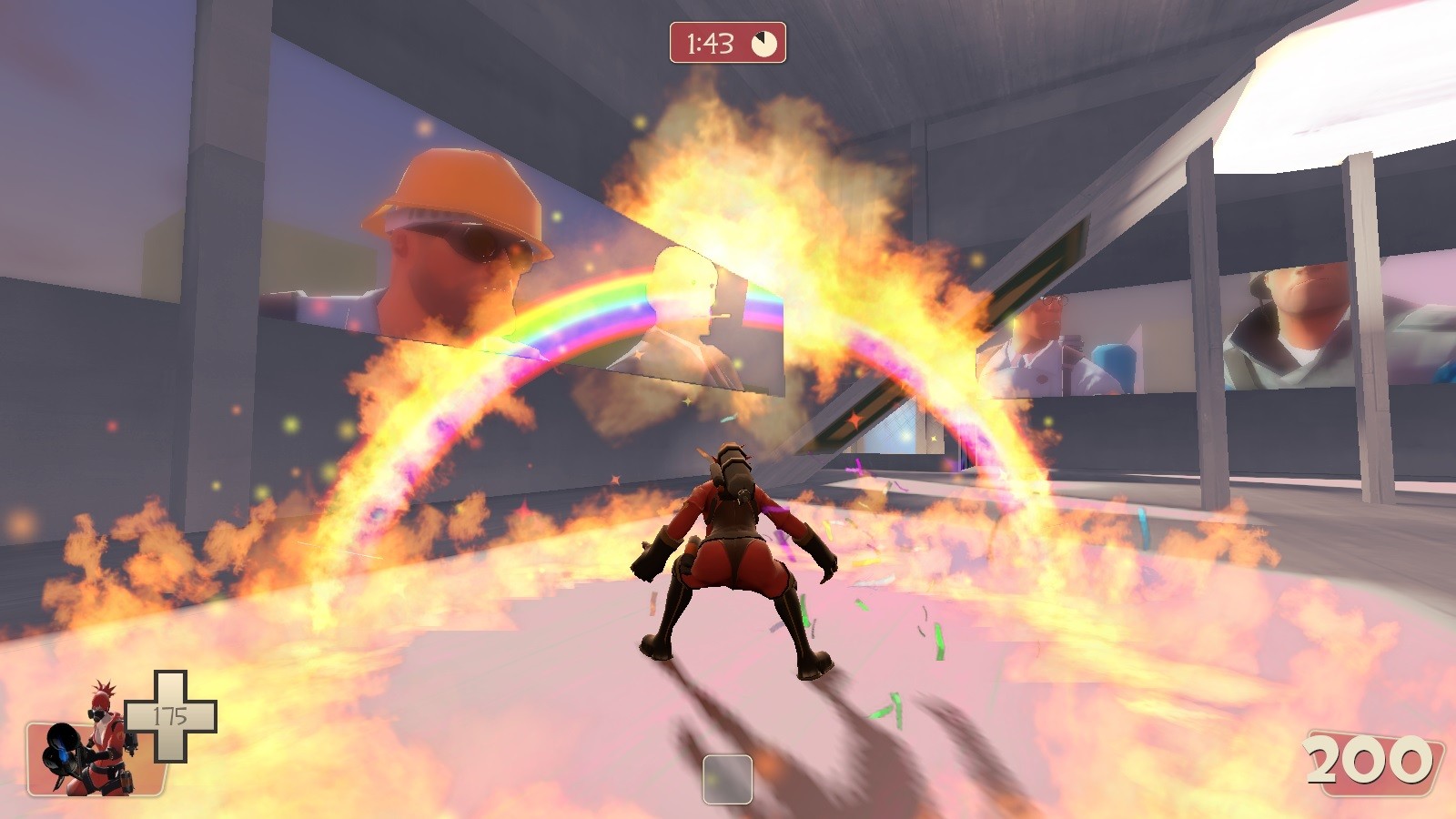Select the round timer panel reading 1:43

click(x=723, y=40)
